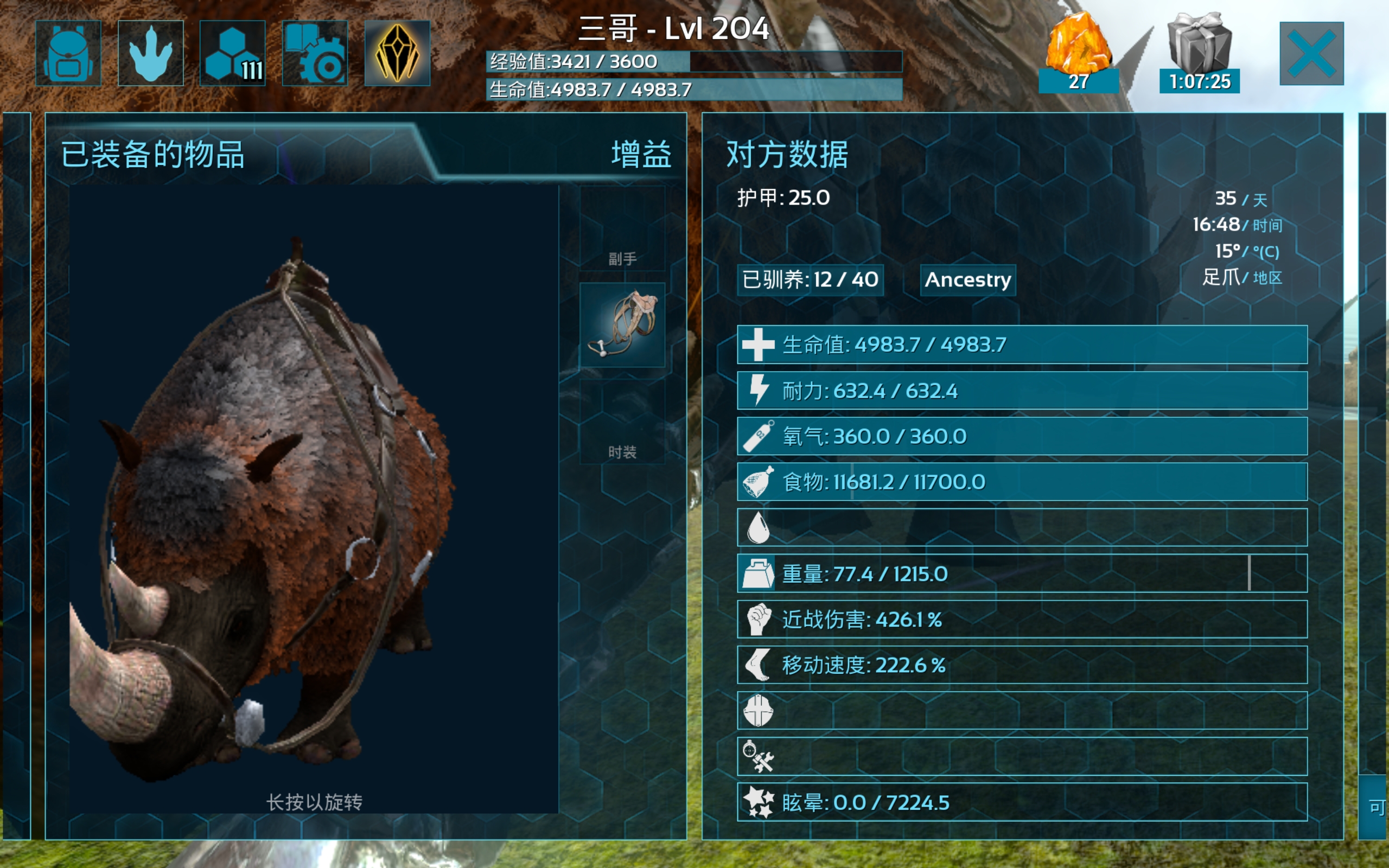The height and width of the screenshot is (868, 1389).
Task: View the Ancestry information
Action: 968,280
